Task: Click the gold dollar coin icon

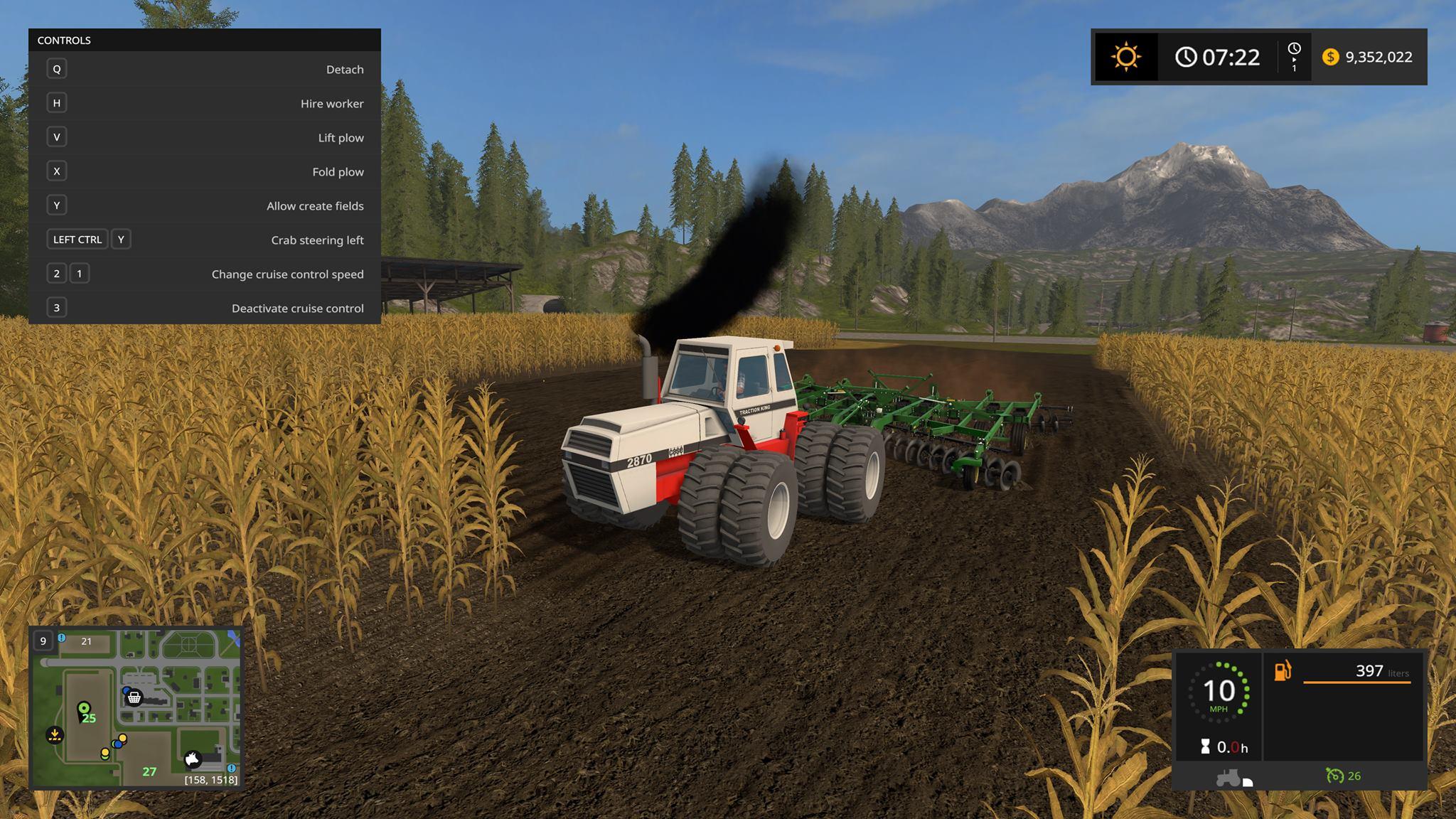Action: point(1330,57)
